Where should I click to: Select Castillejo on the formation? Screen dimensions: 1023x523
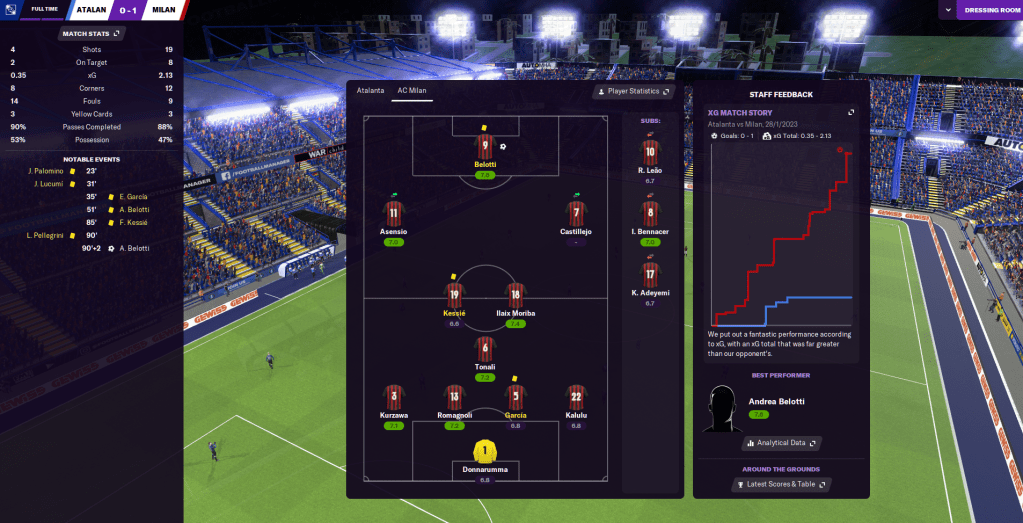click(576, 214)
